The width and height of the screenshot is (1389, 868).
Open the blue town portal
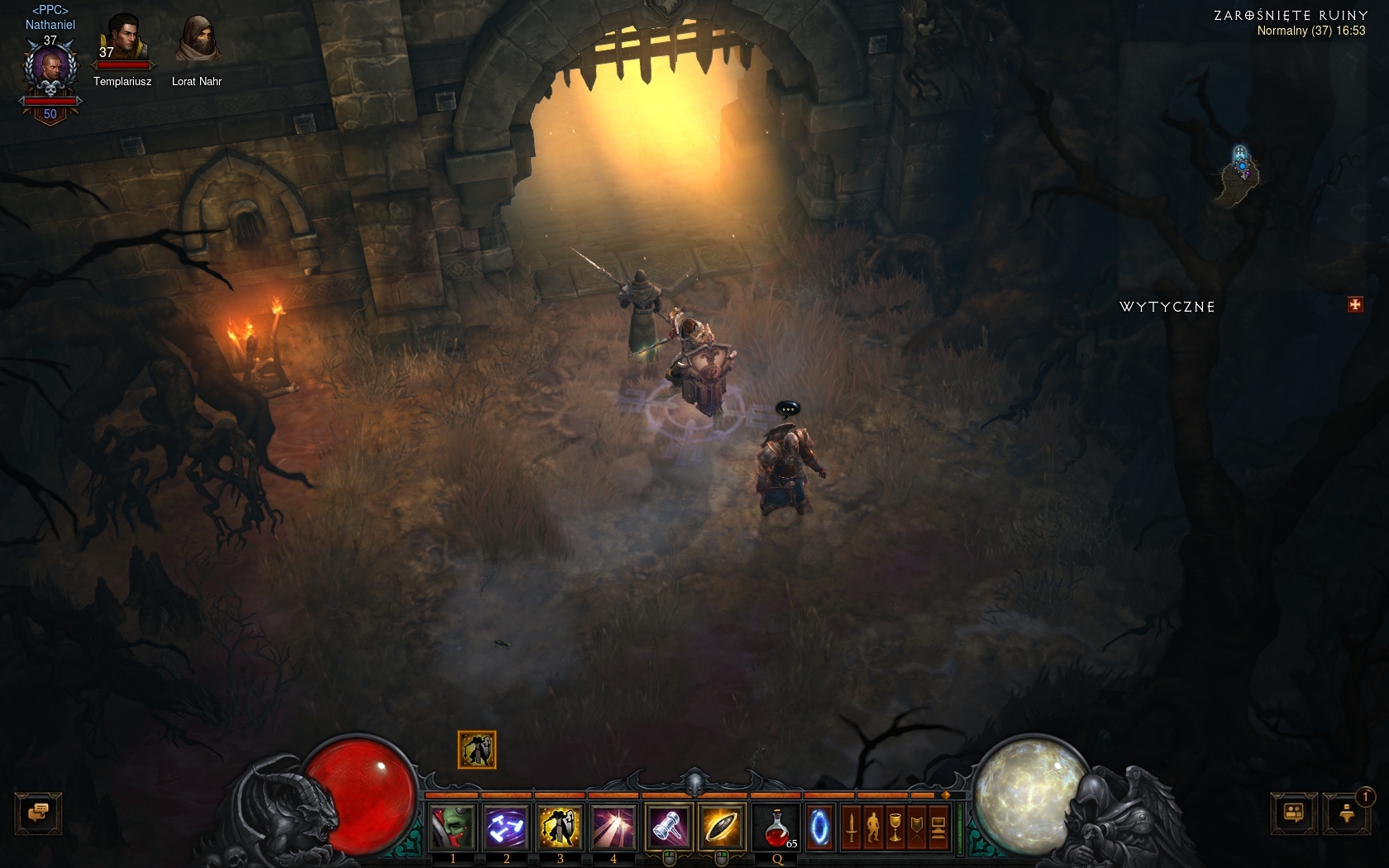pos(819,827)
